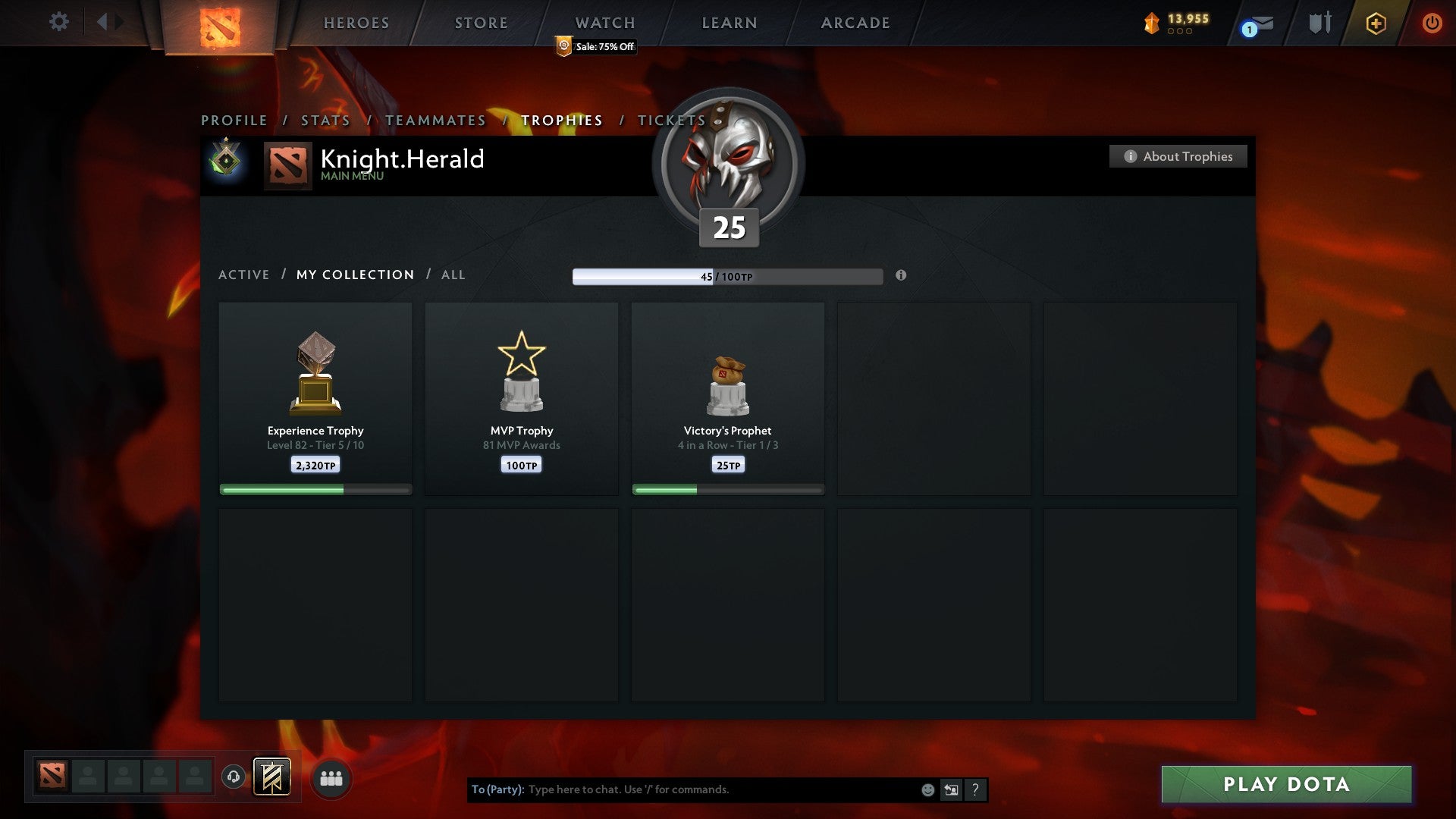Viewport: 1456px width, 819px height.
Task: Click the Dota 2 logo in top bar
Action: pos(218,23)
